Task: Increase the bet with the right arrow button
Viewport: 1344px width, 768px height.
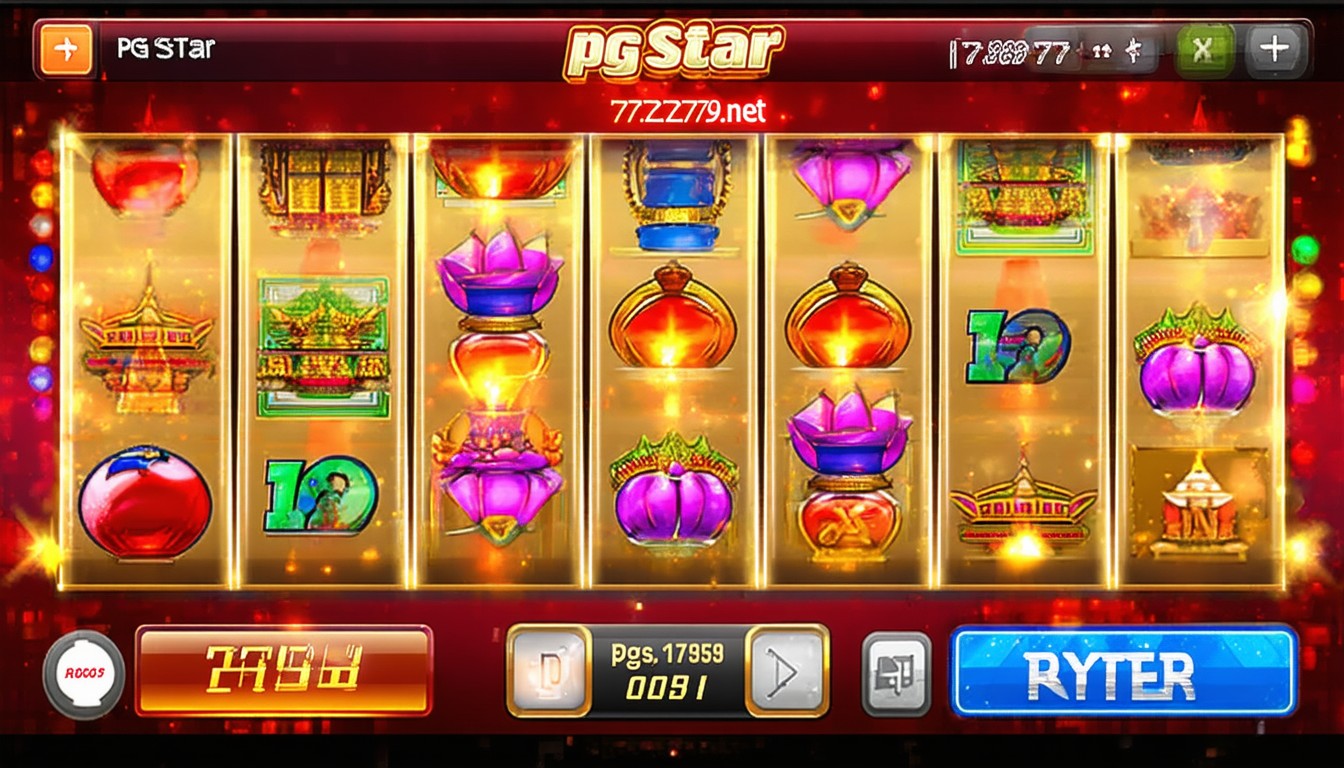Action: (787, 671)
